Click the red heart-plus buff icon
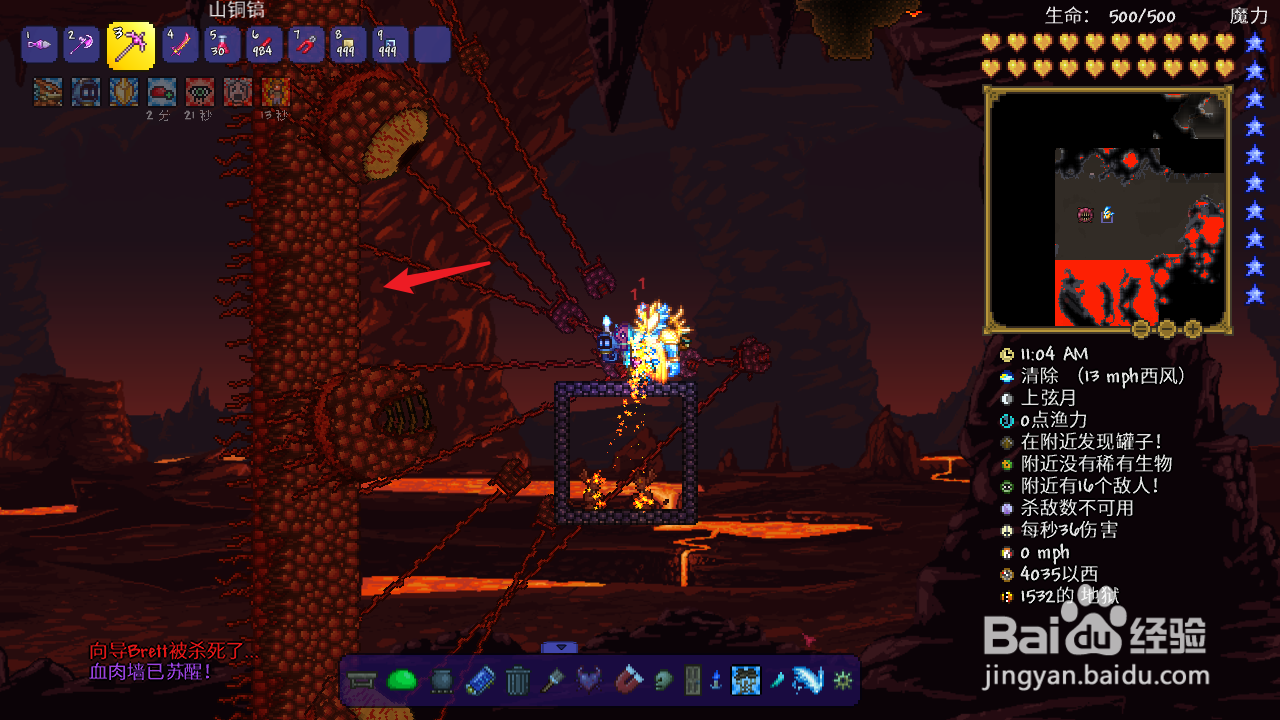 pyautogui.click(x=162, y=92)
